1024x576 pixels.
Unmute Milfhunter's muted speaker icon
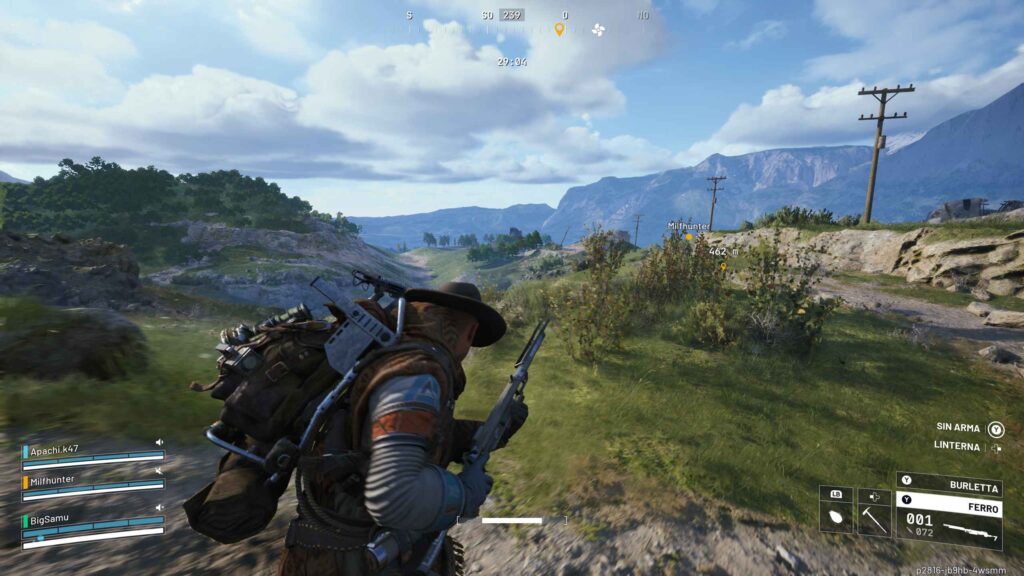pyautogui.click(x=158, y=470)
